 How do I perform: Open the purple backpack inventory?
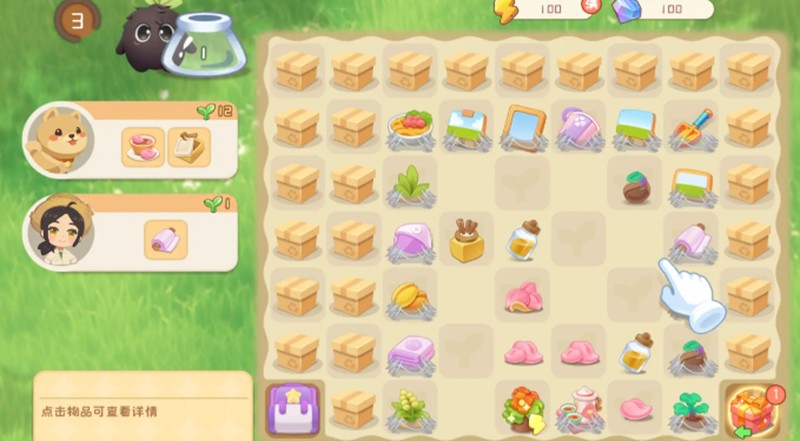[294, 410]
